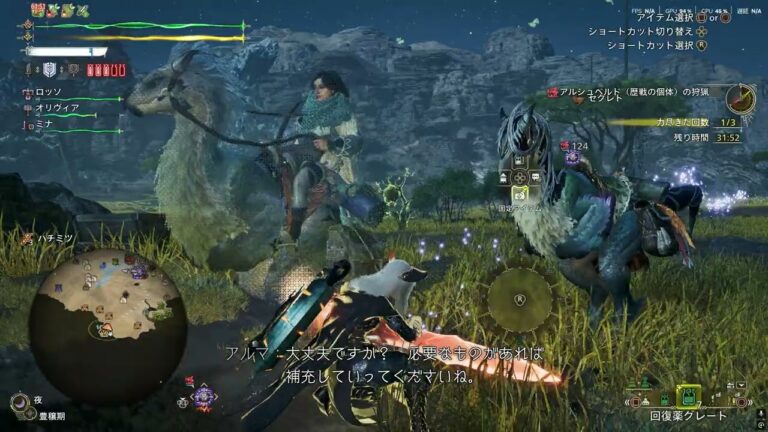Click the first green status buff icon
Image resolution: width=768 pixels, height=432 pixels.
point(37,10)
